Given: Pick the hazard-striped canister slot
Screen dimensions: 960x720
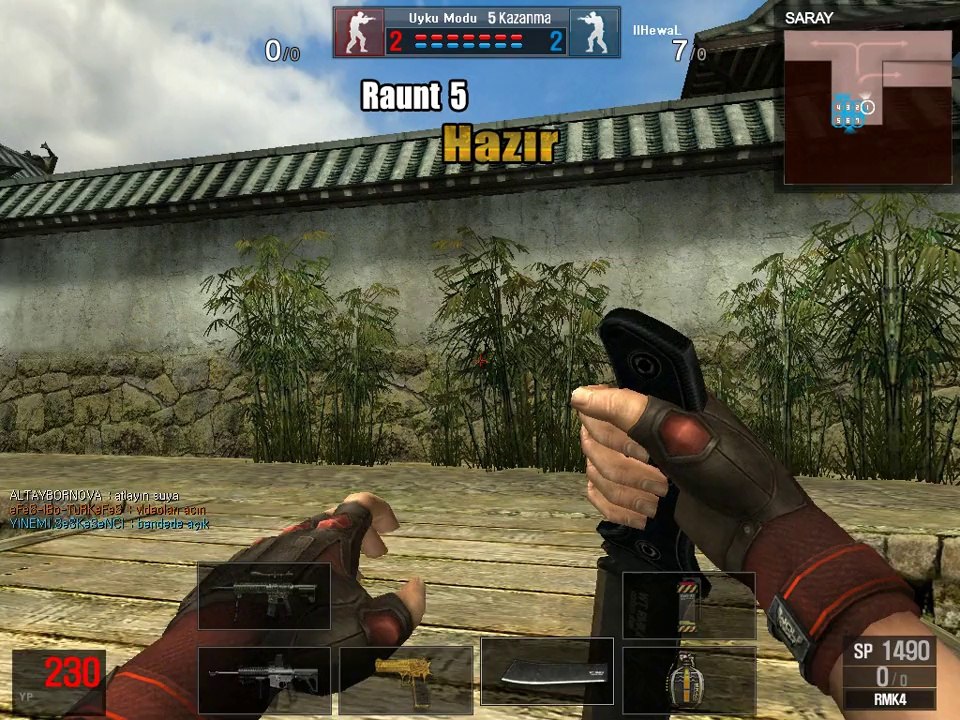Looking at the screenshot, I should pos(688,605).
